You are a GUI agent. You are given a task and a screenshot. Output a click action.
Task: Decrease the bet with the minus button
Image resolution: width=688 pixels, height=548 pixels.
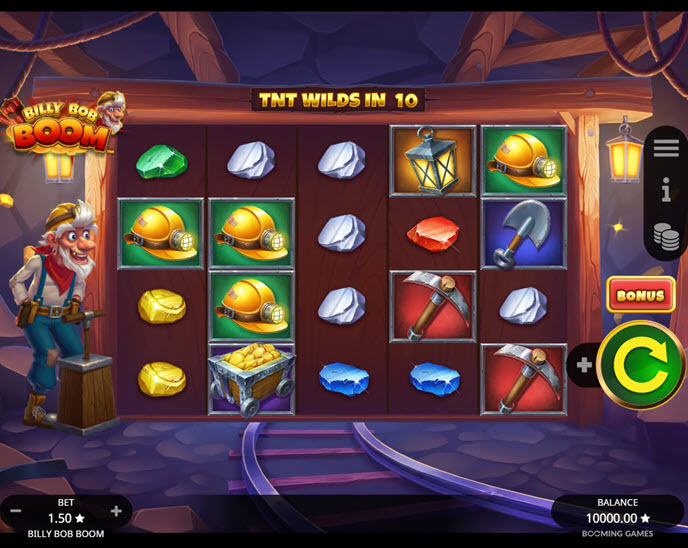[x=16, y=512]
